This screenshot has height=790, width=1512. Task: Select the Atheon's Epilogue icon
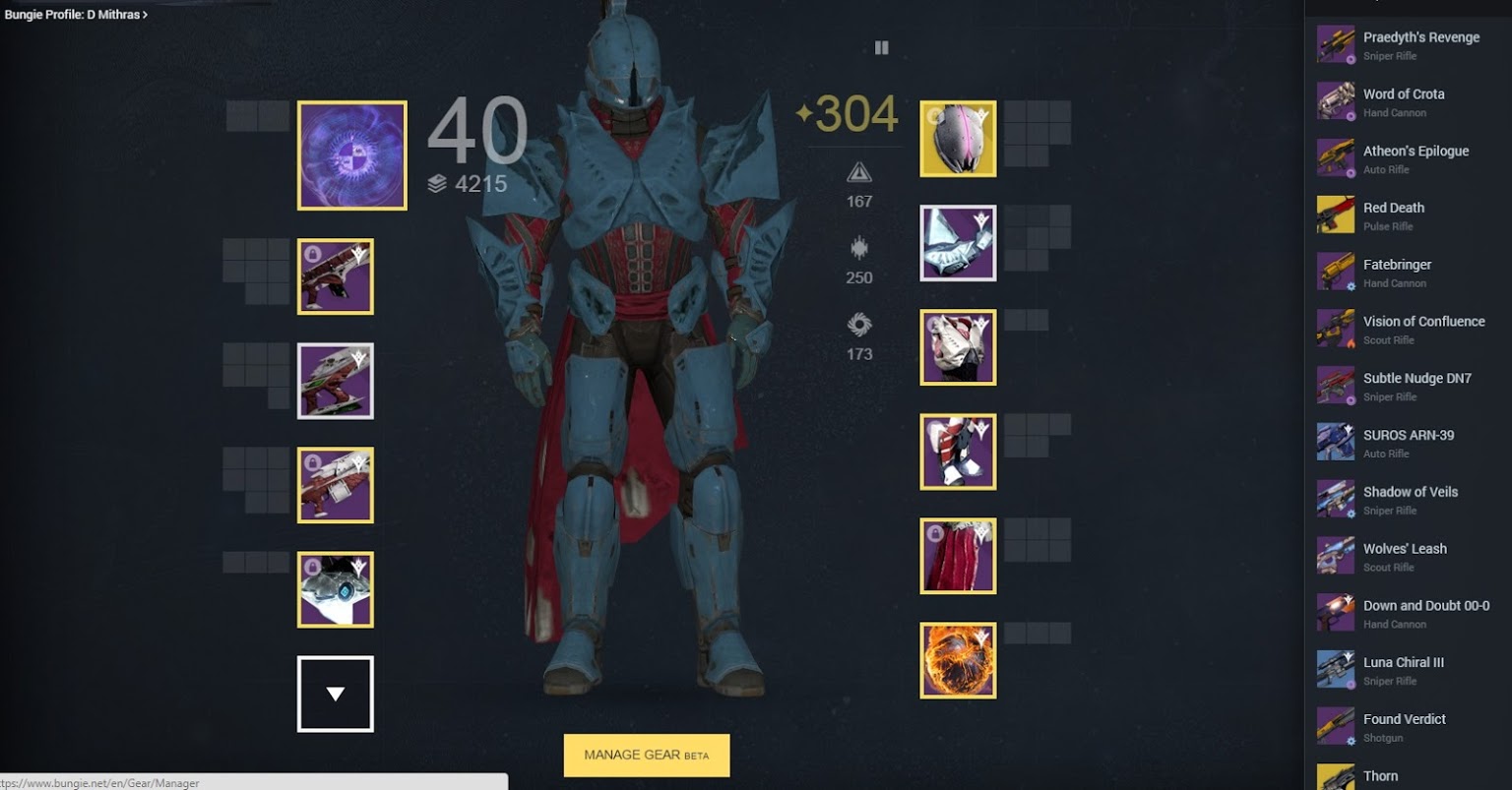1335,157
